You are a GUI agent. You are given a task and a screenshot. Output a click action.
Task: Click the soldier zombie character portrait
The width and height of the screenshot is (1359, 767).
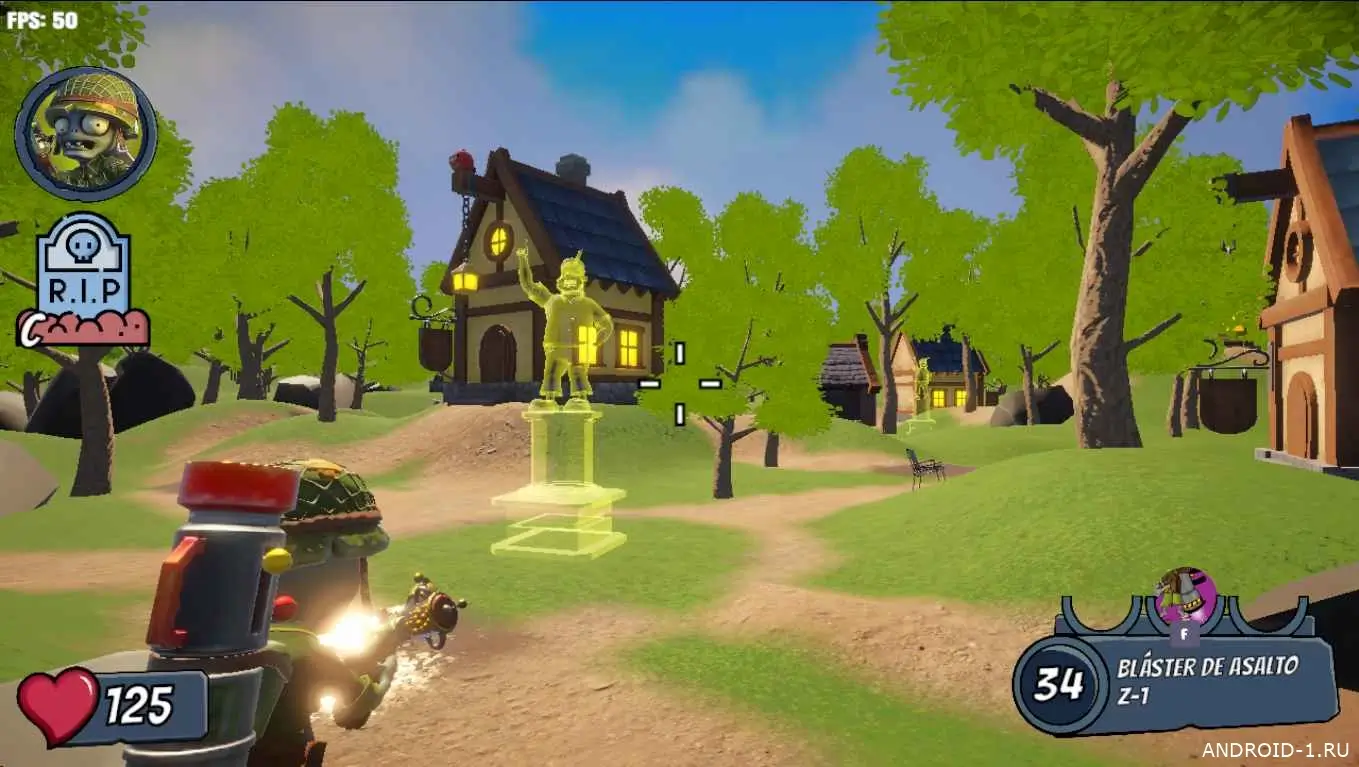coord(86,133)
